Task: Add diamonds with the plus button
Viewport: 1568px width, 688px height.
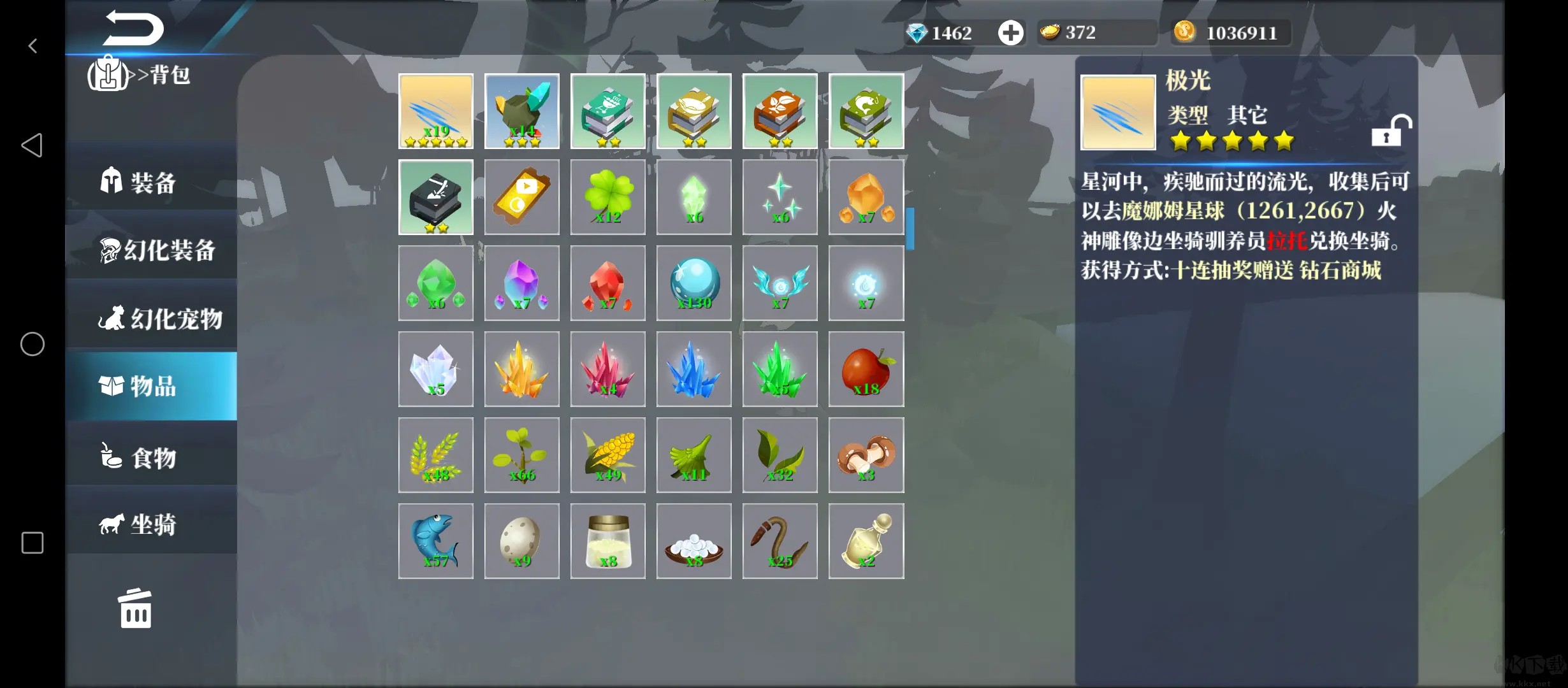Action: coord(1010,32)
